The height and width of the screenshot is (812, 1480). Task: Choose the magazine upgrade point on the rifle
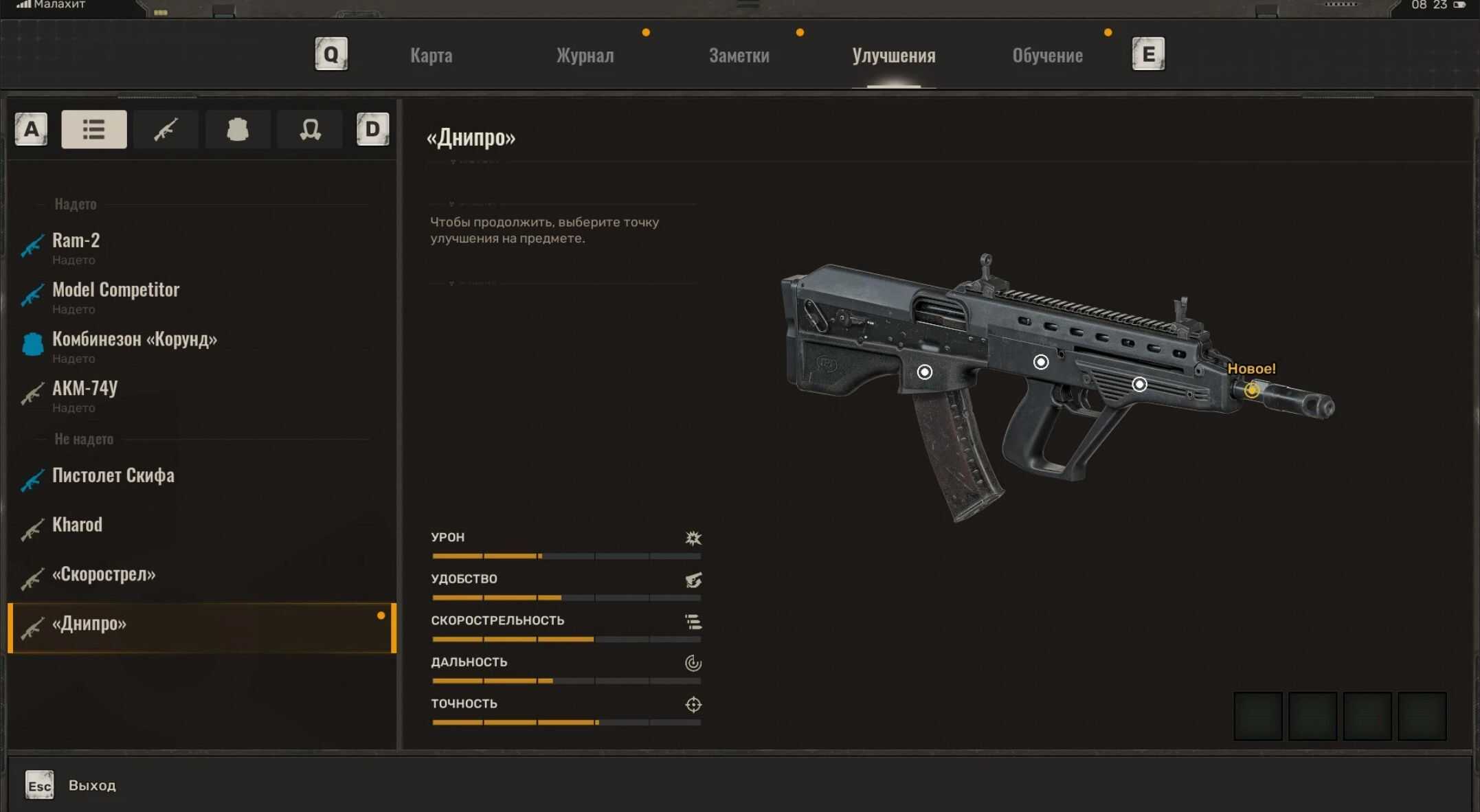pyautogui.click(x=925, y=372)
